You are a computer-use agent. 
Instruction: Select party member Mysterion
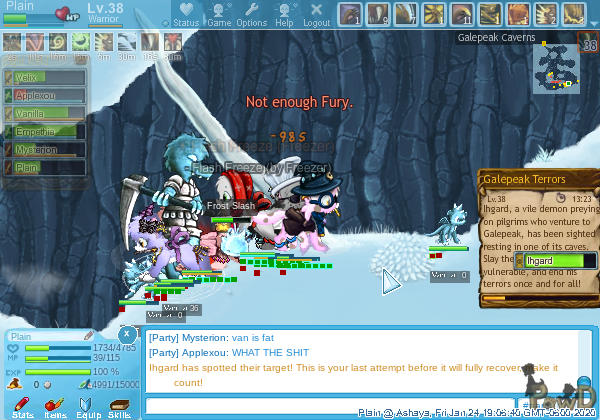click(x=43, y=150)
